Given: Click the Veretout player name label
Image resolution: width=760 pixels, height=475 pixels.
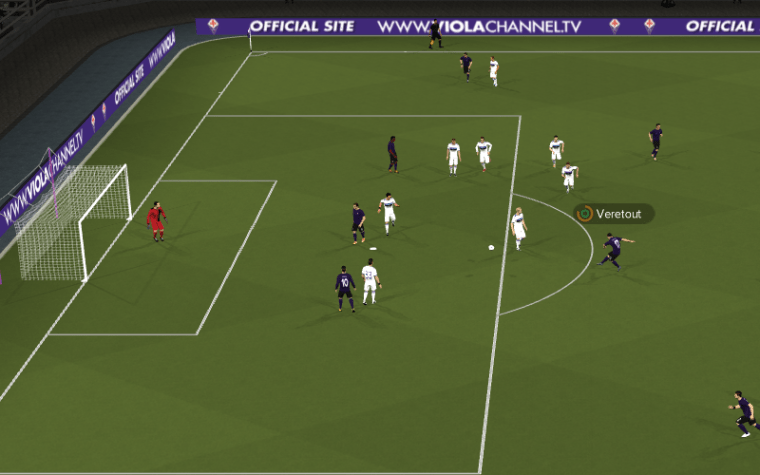Looking at the screenshot, I should click(615, 213).
